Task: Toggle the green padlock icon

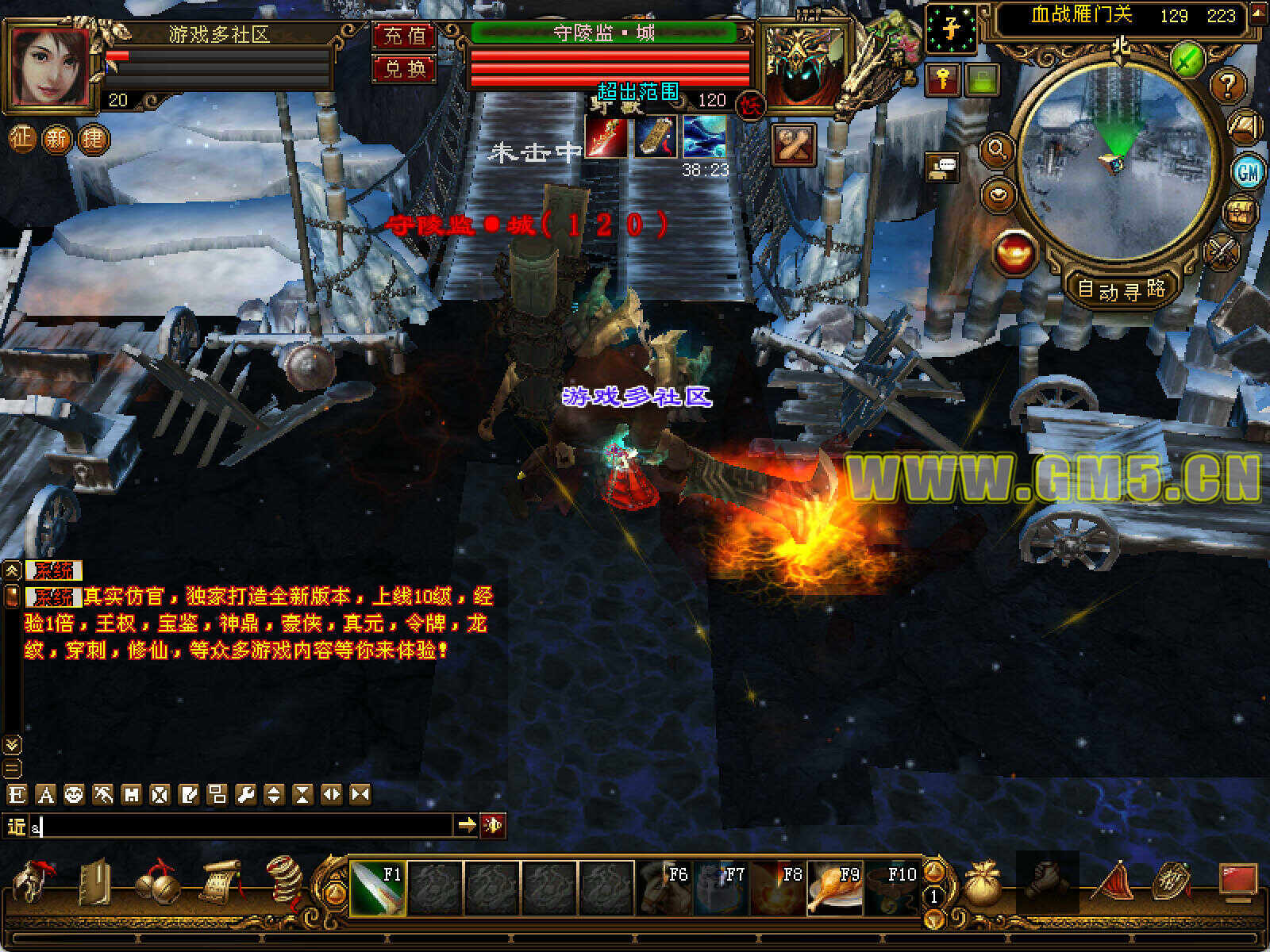Action: tap(981, 79)
